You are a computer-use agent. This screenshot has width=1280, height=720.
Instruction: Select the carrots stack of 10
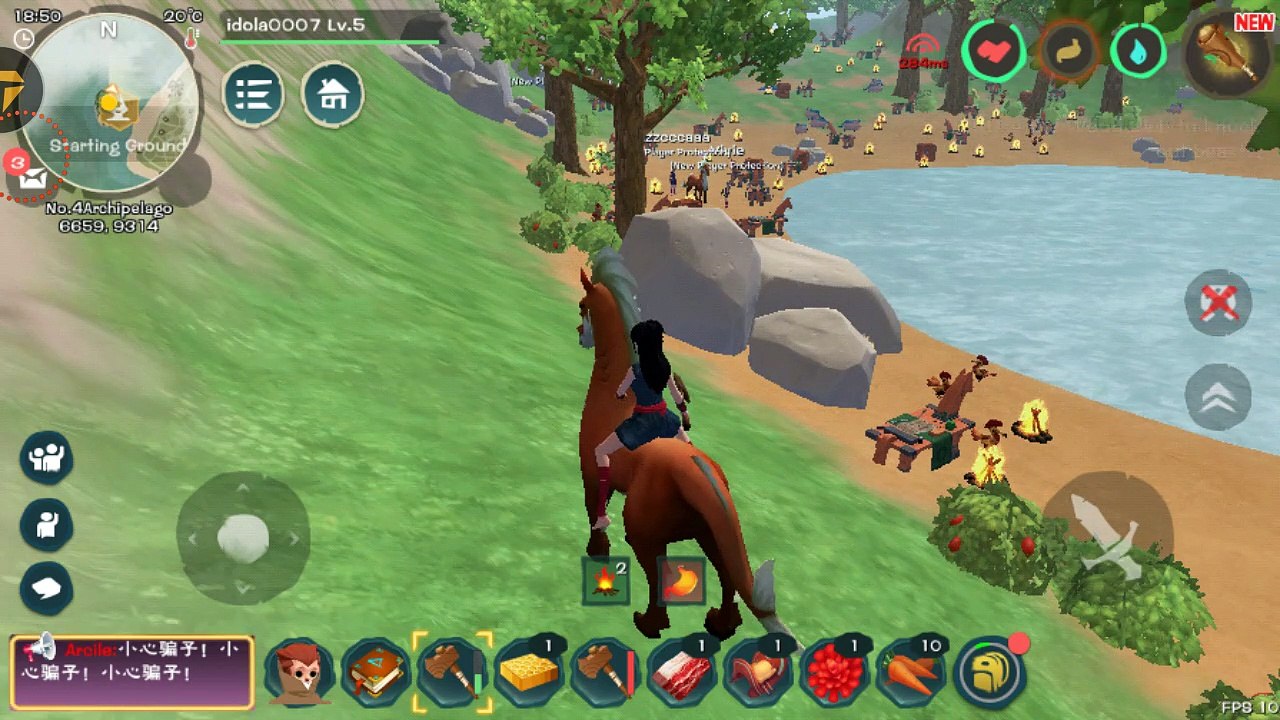[911, 672]
